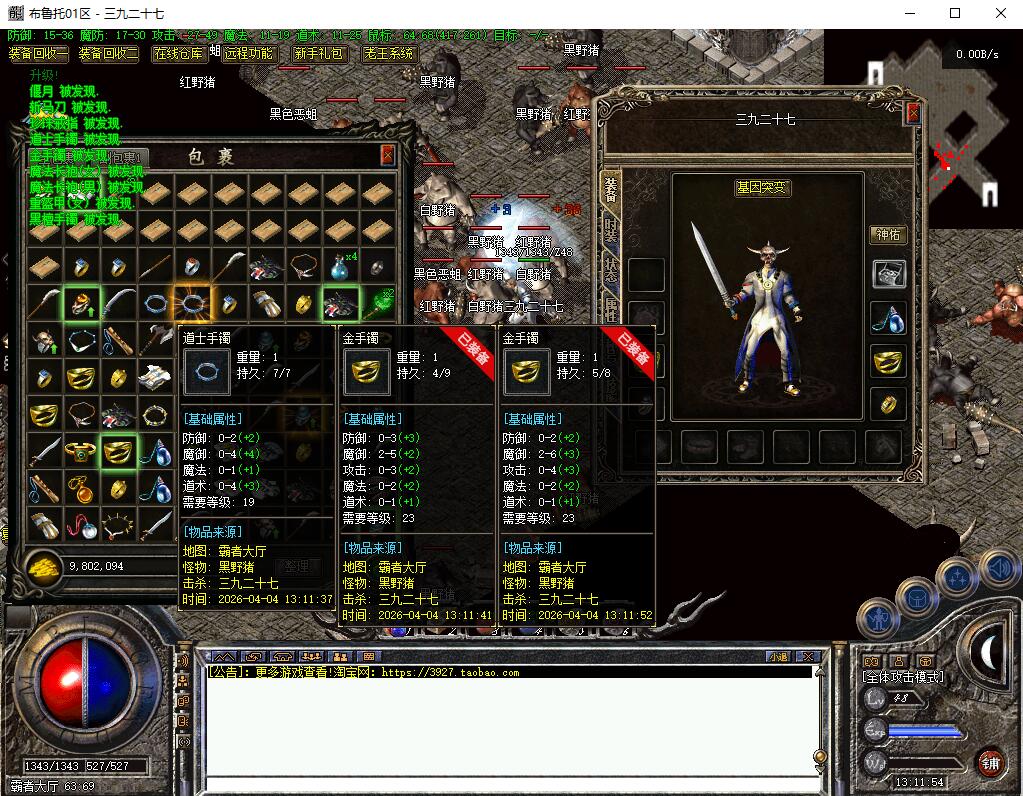1023x796 pixels.
Task: Claim the 新手礼包 newbie gift pack
Action: coord(319,54)
